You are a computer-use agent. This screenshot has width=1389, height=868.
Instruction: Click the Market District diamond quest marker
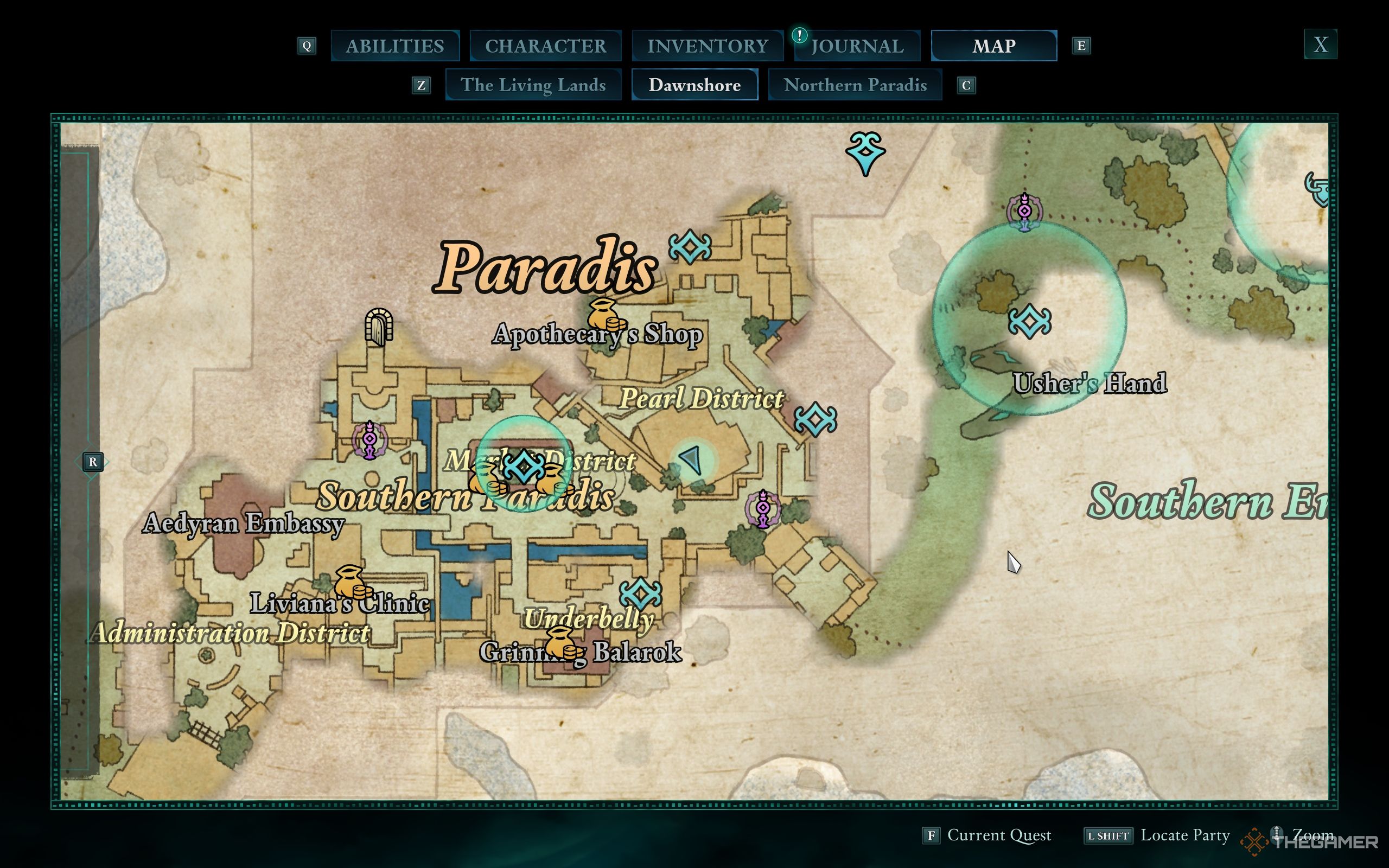click(524, 465)
